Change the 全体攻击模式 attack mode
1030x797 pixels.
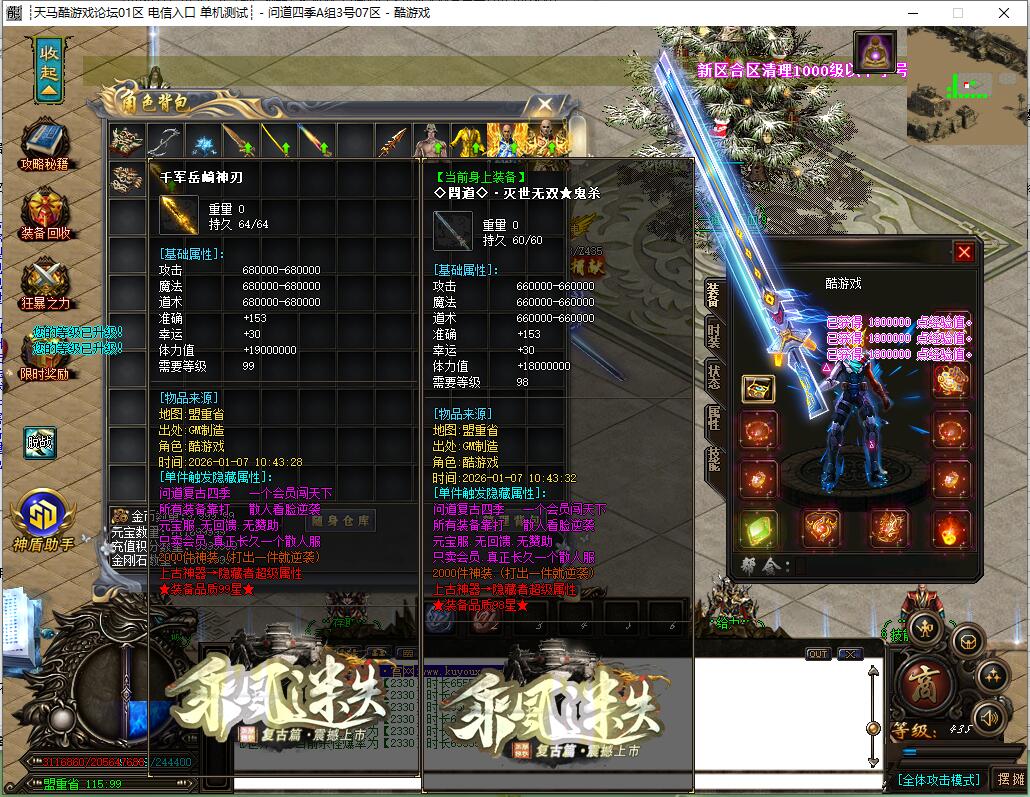(937, 779)
